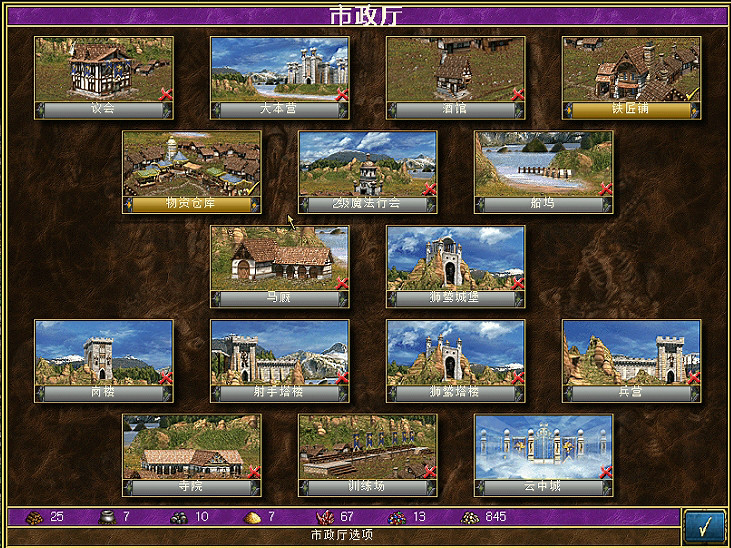The width and height of the screenshot is (731, 548).
Task: Confirm with the checkmark button
Action: click(704, 524)
